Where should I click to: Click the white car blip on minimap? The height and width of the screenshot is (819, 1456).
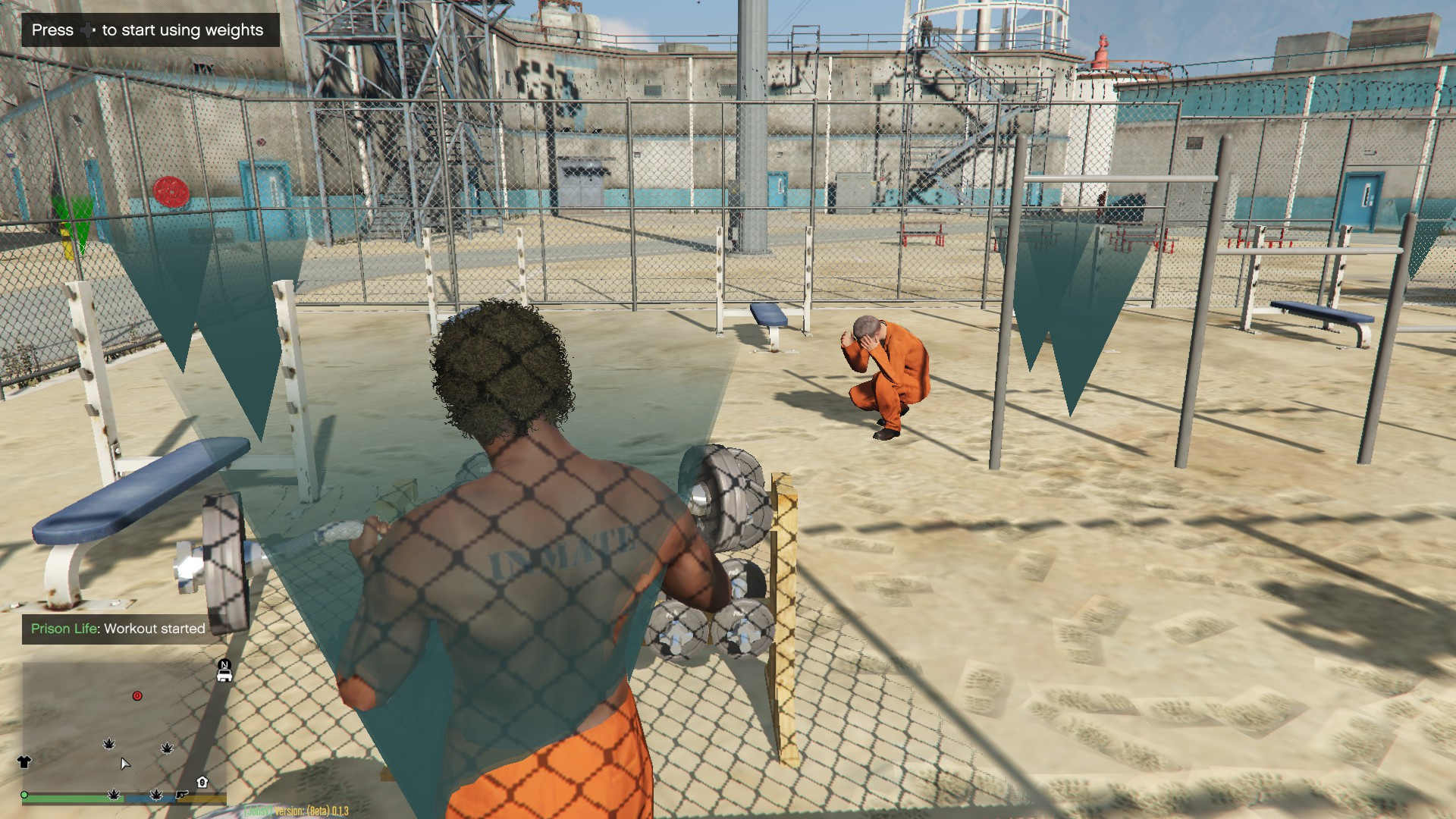click(x=224, y=676)
